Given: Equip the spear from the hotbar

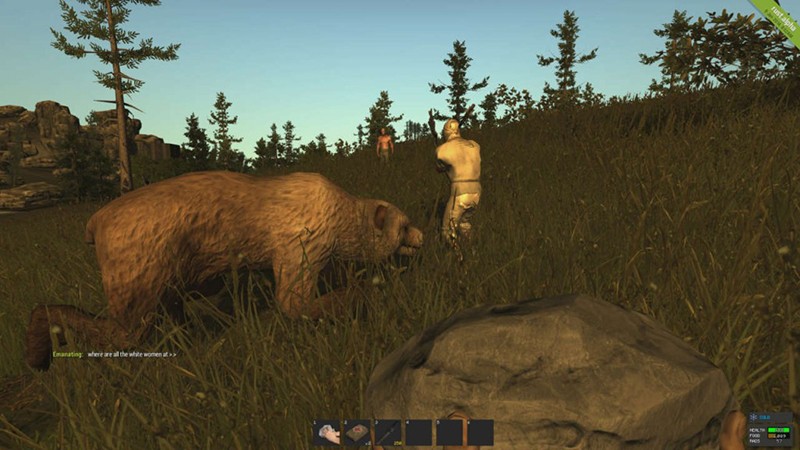Looking at the screenshot, I should [x=388, y=432].
